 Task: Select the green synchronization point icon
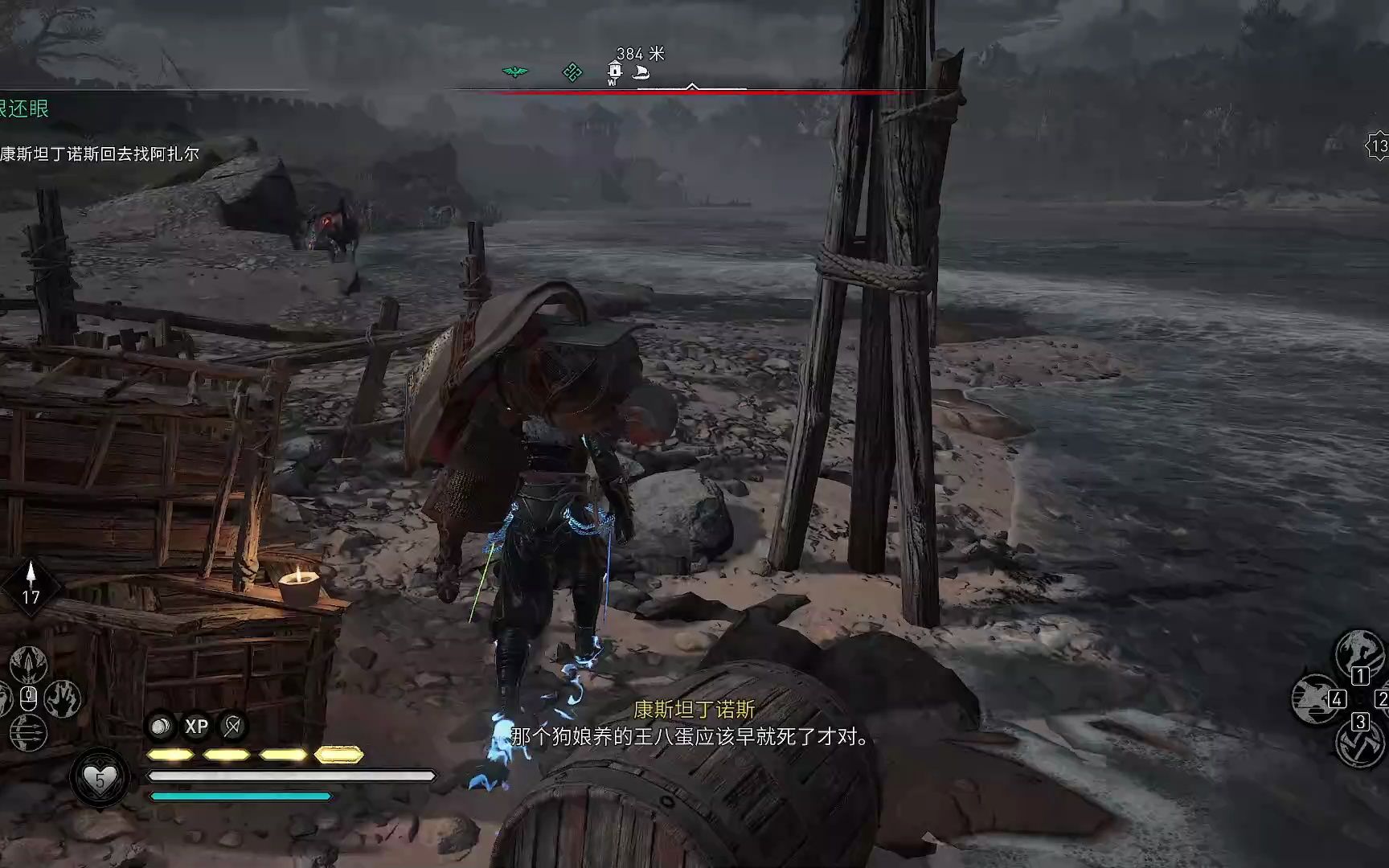coord(572,72)
